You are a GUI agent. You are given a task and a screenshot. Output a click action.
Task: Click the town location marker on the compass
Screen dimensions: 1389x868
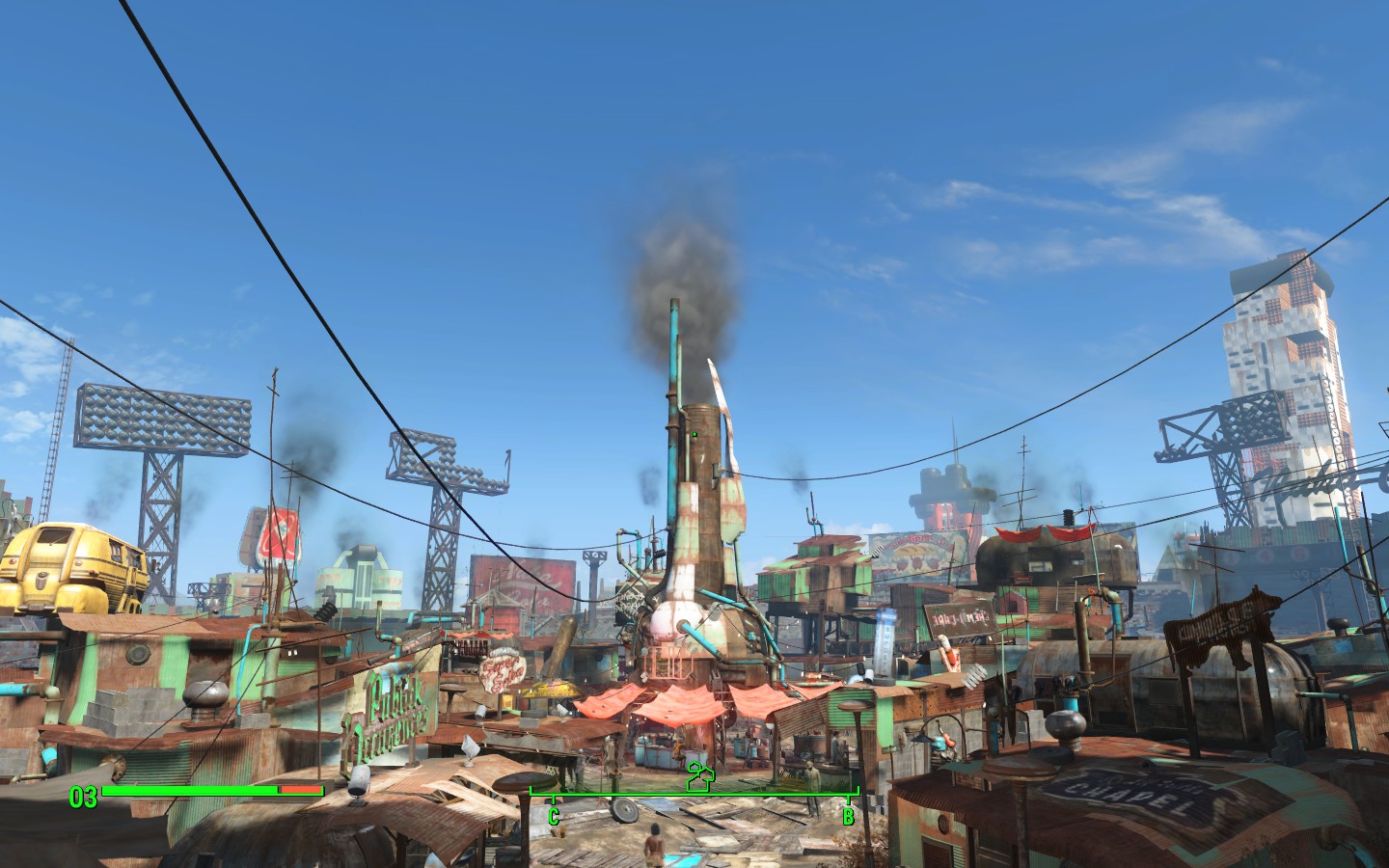coord(698,775)
